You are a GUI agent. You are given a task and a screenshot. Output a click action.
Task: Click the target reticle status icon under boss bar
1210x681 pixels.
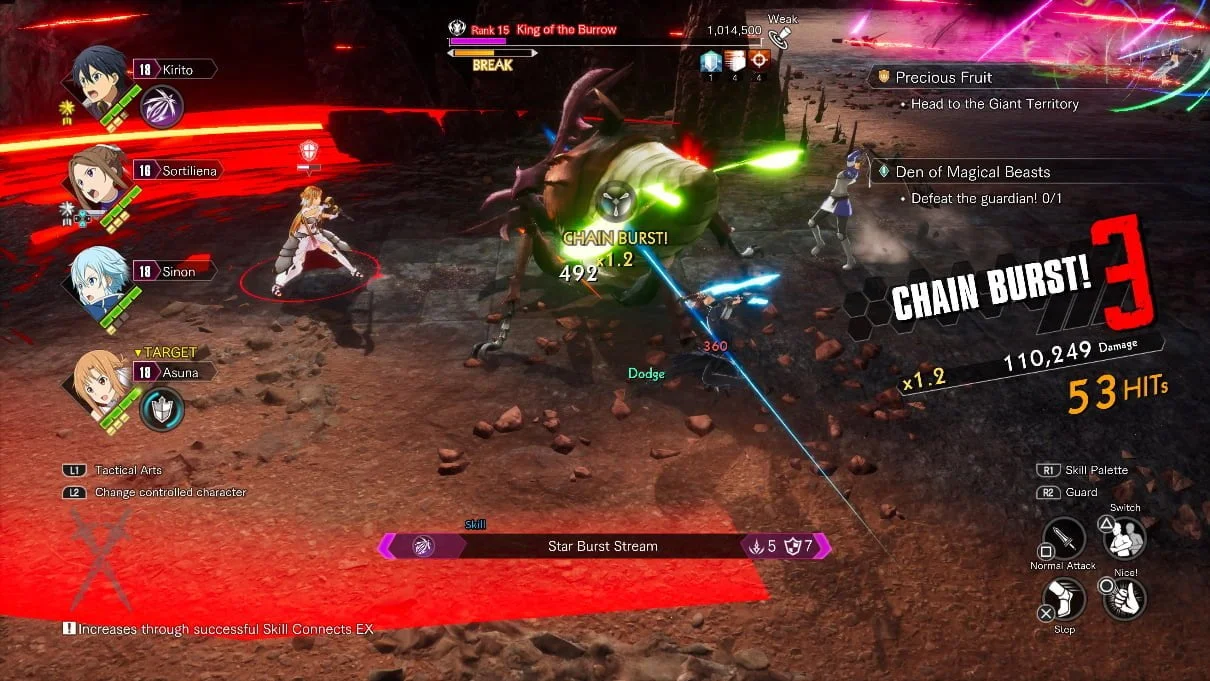coord(759,61)
